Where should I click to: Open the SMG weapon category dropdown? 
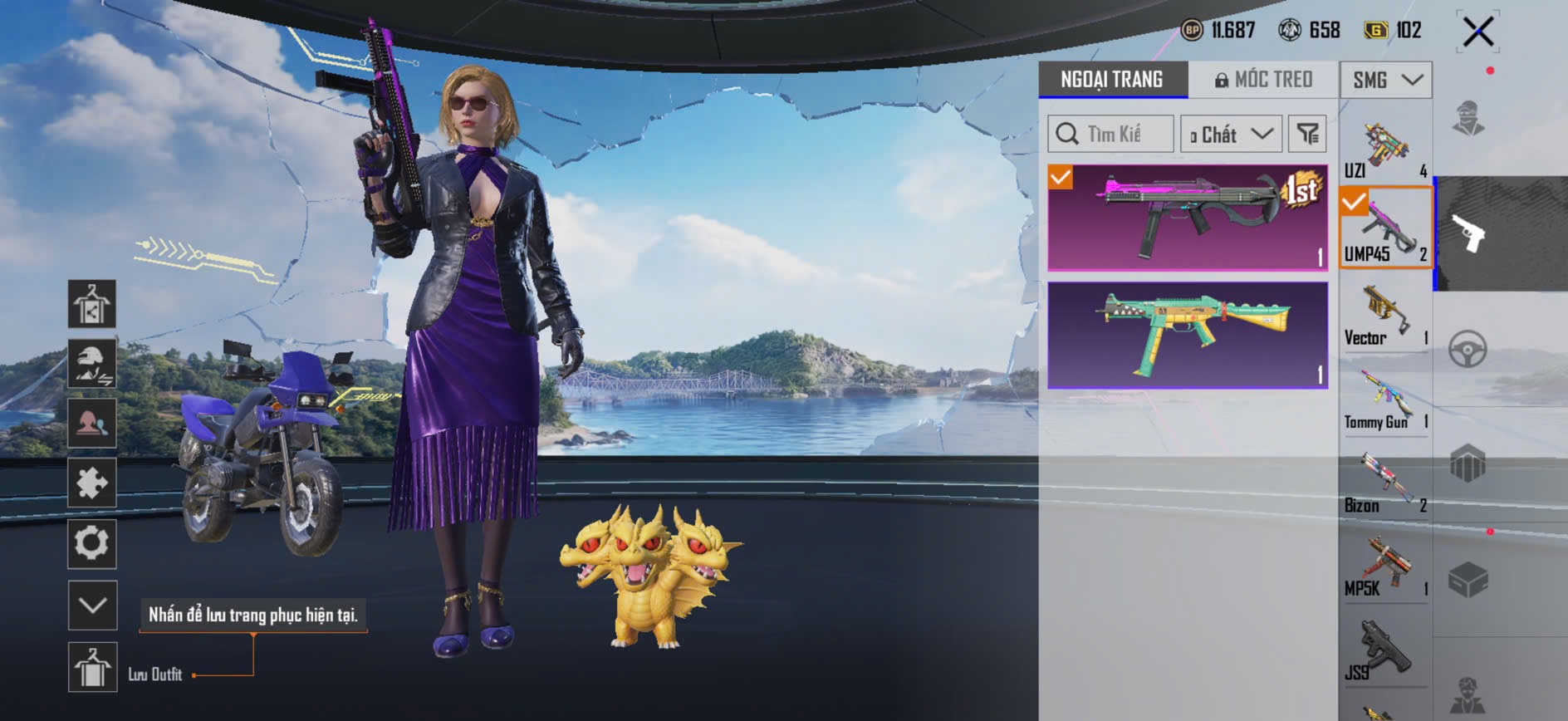click(x=1385, y=80)
